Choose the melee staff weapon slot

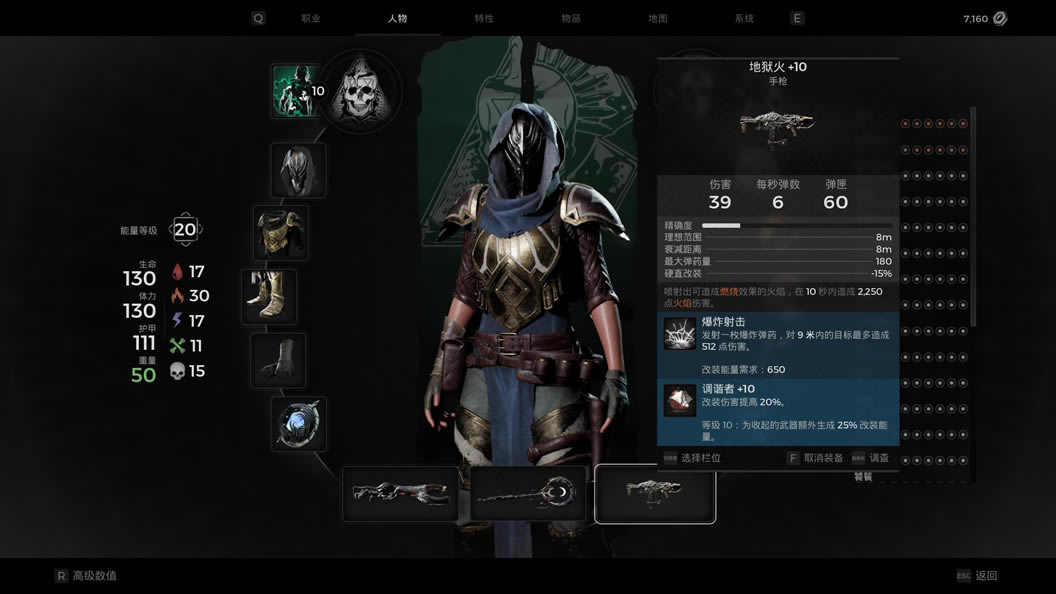click(x=528, y=494)
